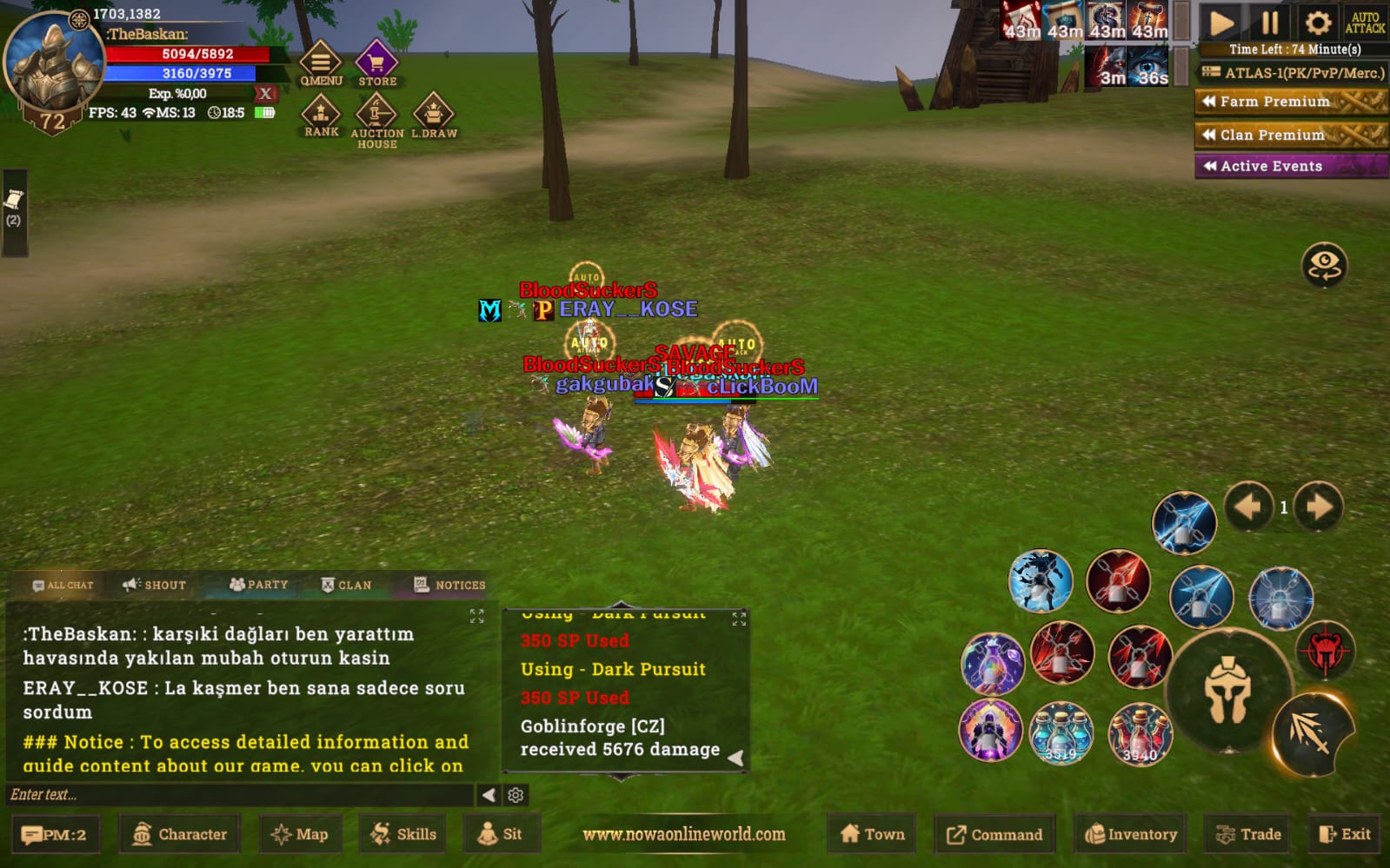Go to next skill bar page
This screenshot has width=1390, height=868.
[1319, 507]
